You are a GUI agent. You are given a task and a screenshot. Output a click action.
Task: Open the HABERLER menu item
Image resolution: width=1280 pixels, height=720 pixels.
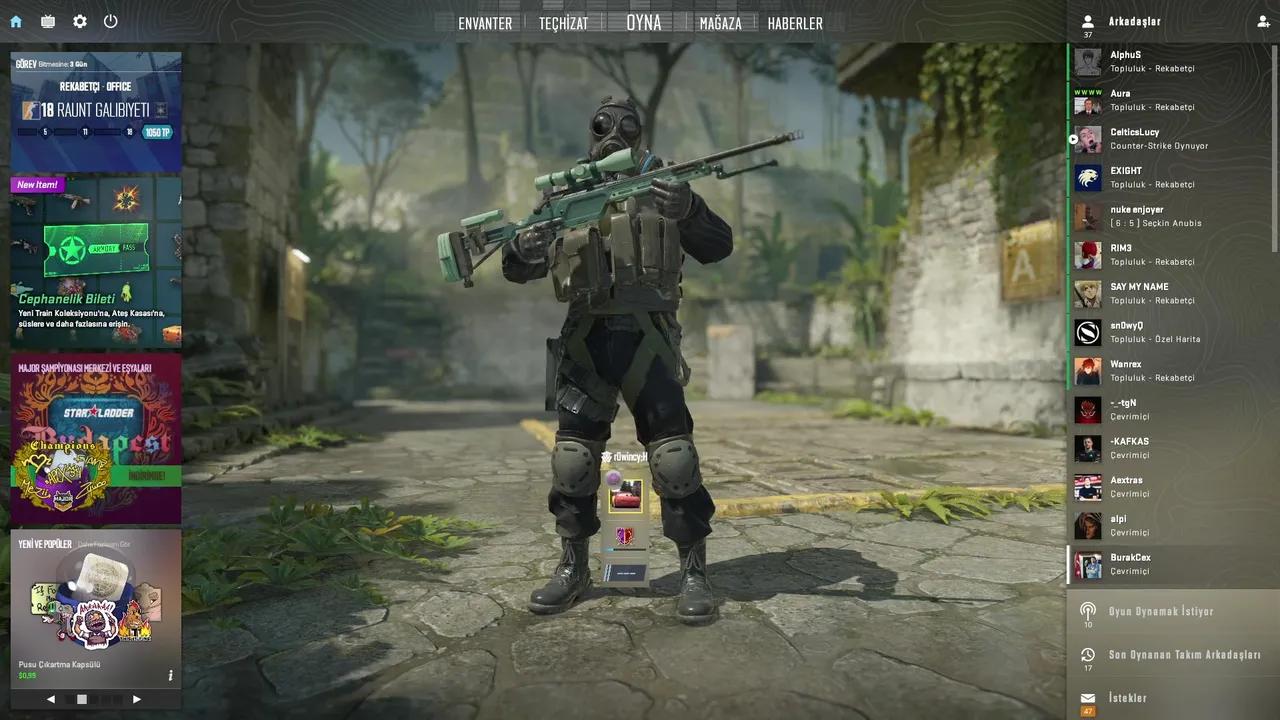pos(795,23)
